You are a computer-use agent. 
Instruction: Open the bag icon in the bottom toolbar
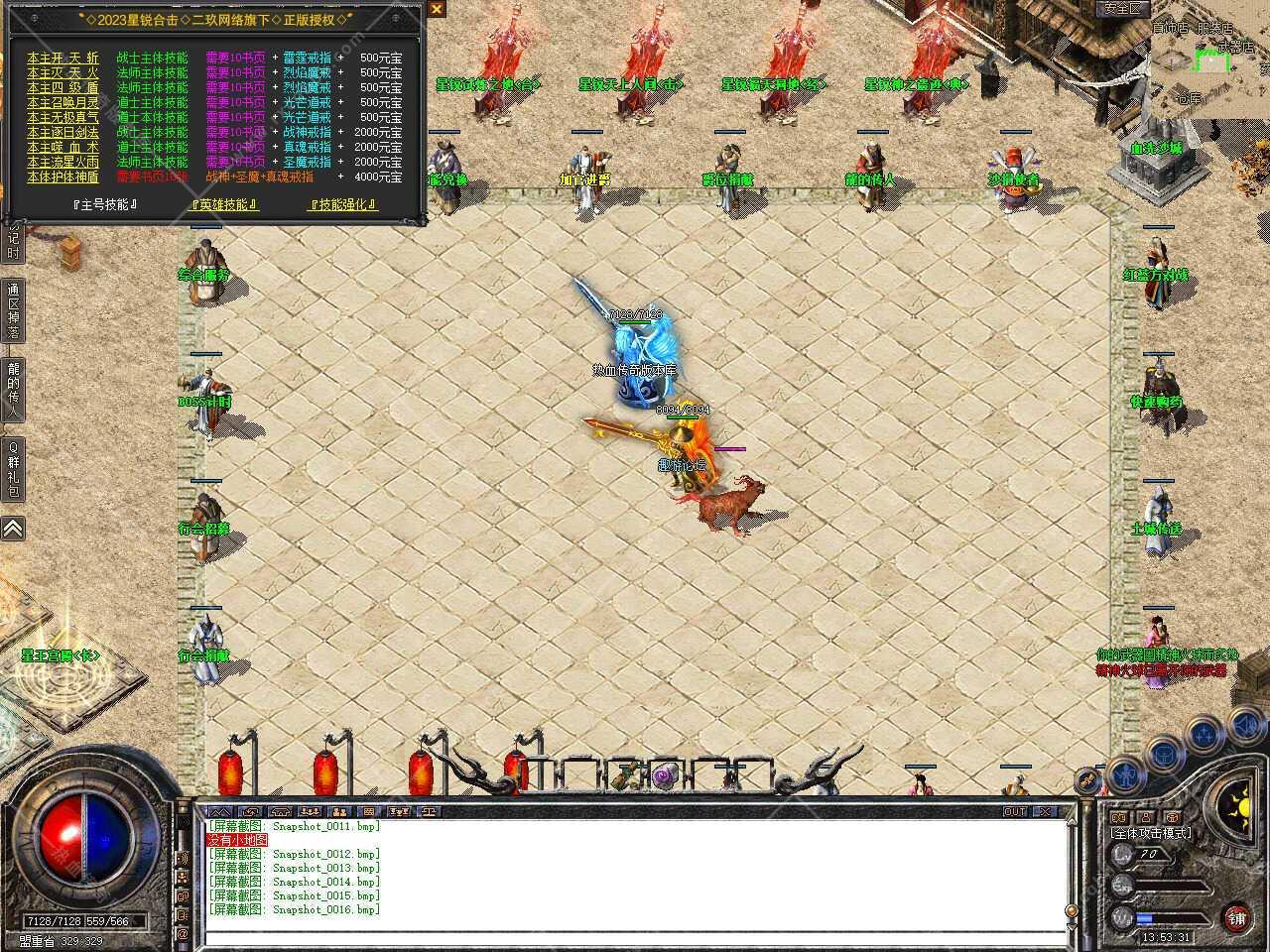pyautogui.click(x=250, y=812)
